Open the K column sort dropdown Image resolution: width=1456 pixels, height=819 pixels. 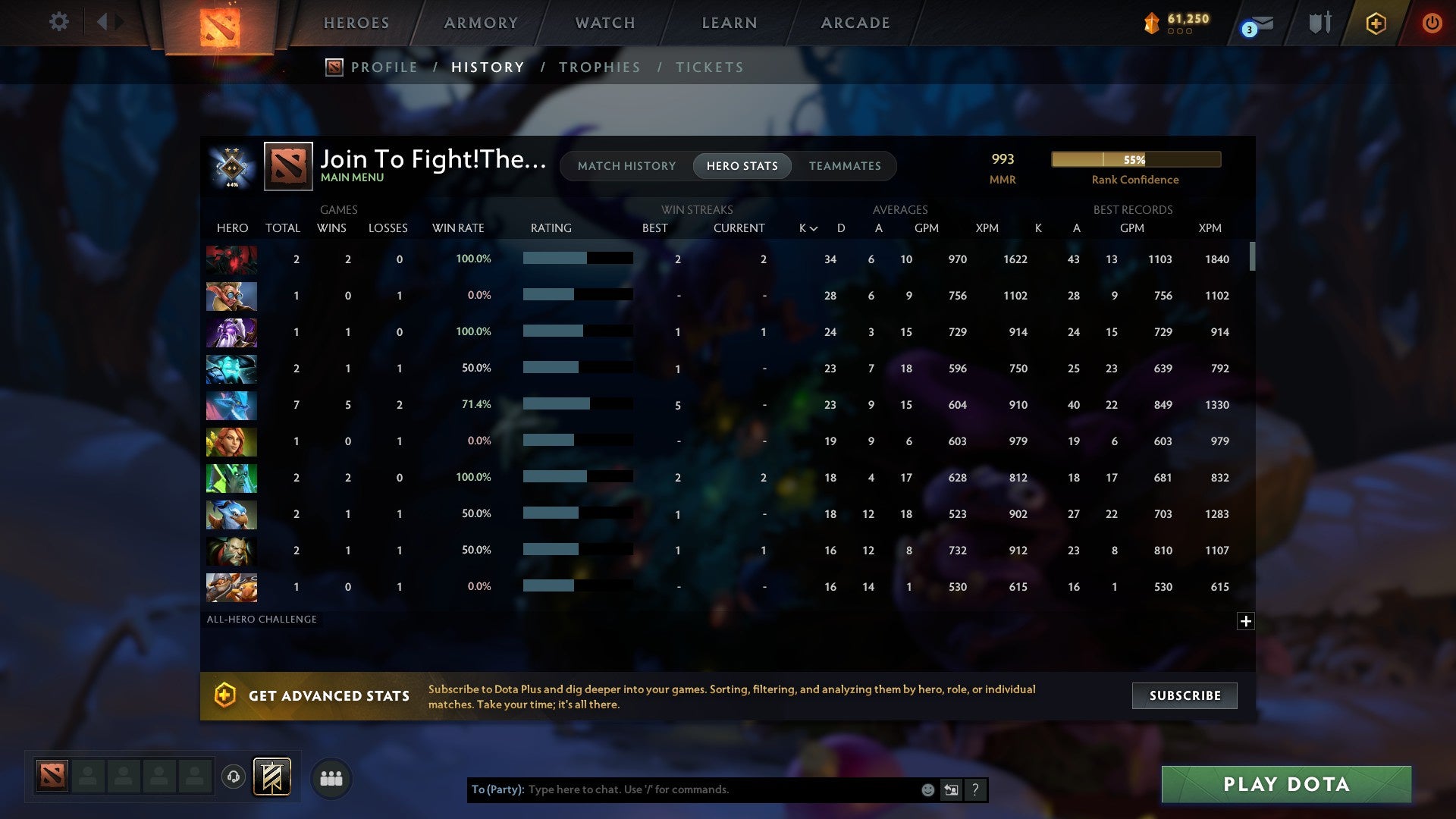click(806, 227)
